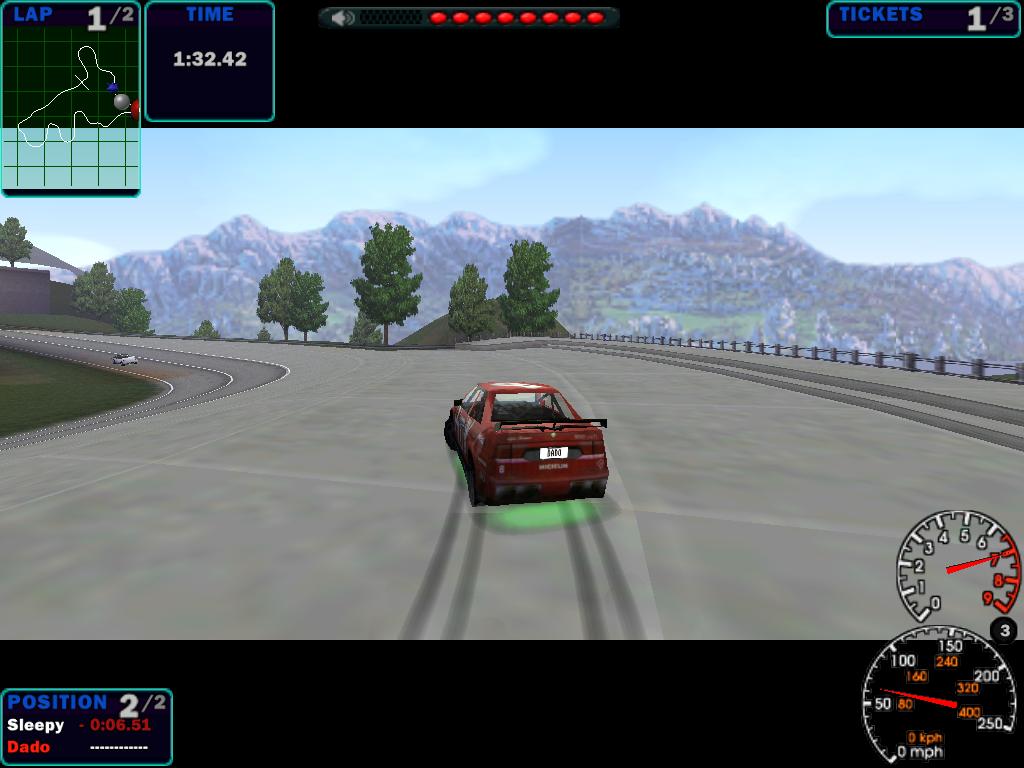The image size is (1024, 768).
Task: Click the speaker icon on the volume bar
Action: pyautogui.click(x=342, y=18)
